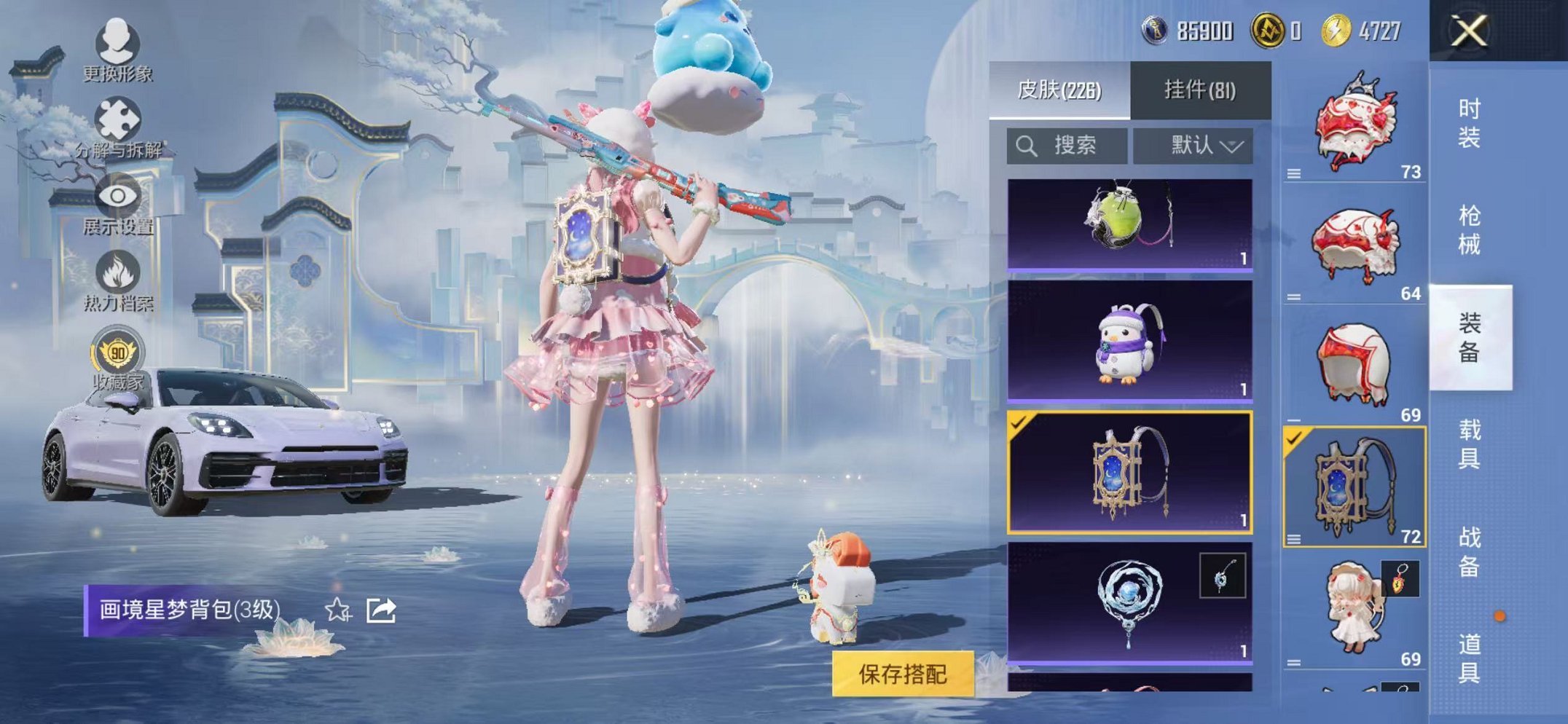Click the level 90 收藏家 collector badge
The width and height of the screenshot is (1568, 724).
pos(119,348)
